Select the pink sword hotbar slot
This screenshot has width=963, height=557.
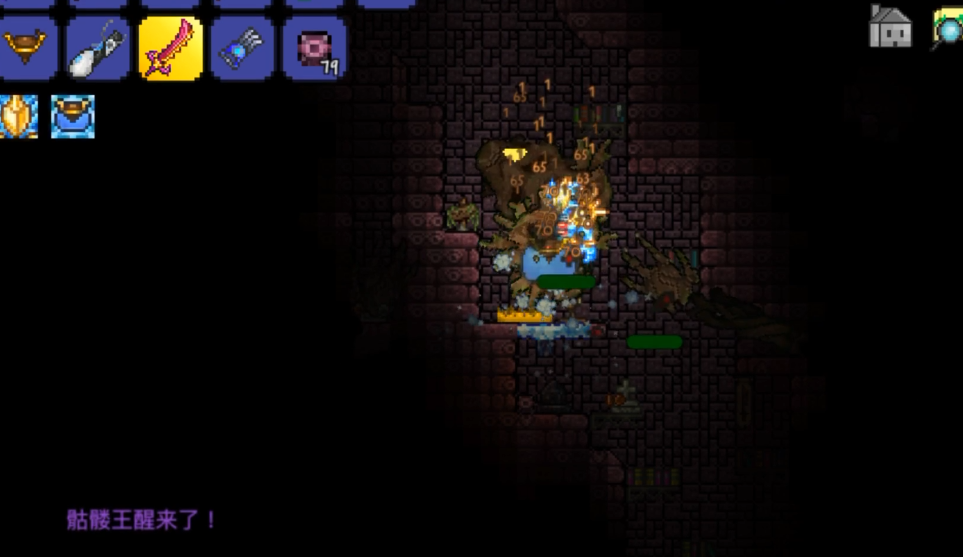click(x=170, y=49)
